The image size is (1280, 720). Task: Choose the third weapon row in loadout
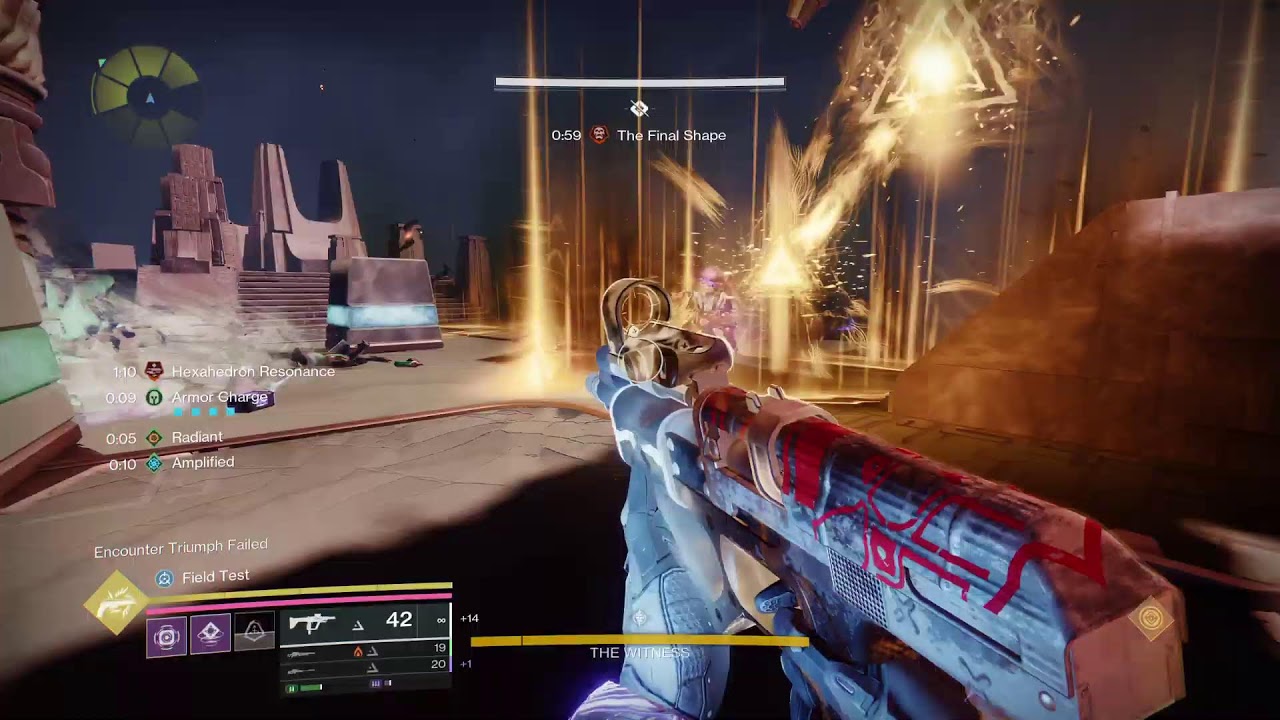point(365,665)
